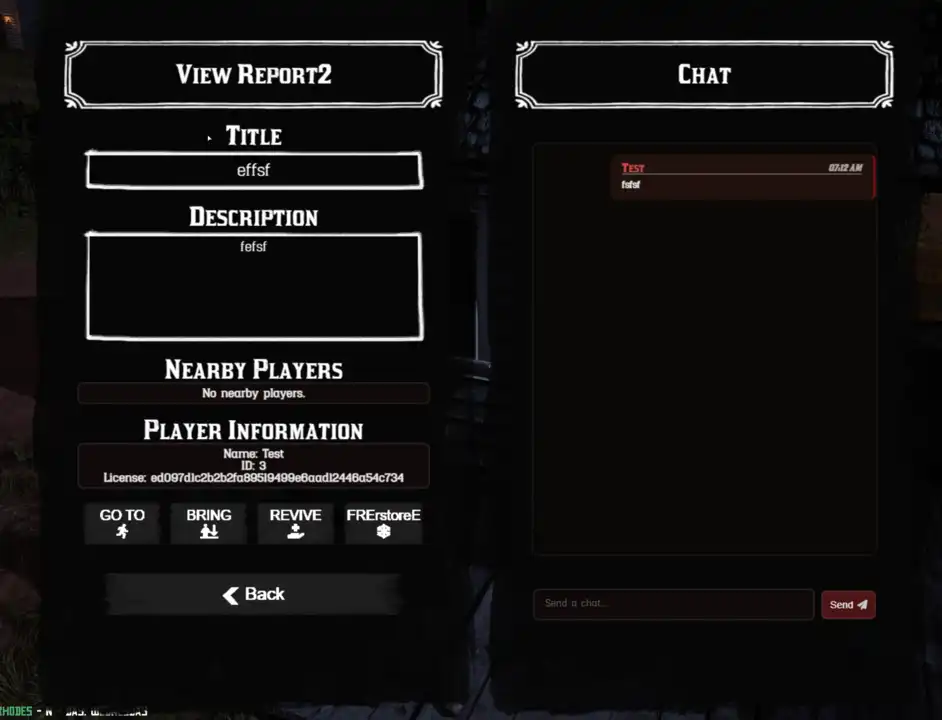Image resolution: width=942 pixels, height=720 pixels.
Task: Click the Send chat button
Action: (847, 604)
